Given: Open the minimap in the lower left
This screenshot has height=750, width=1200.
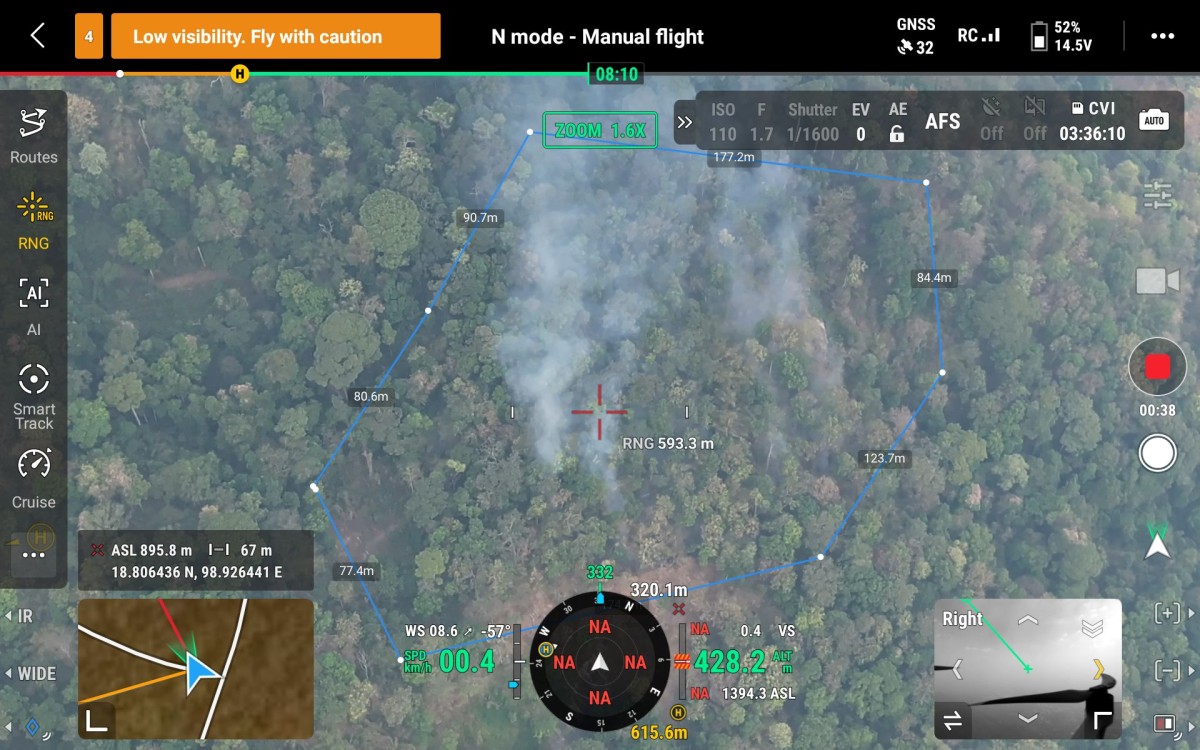Looking at the screenshot, I should coord(196,654).
